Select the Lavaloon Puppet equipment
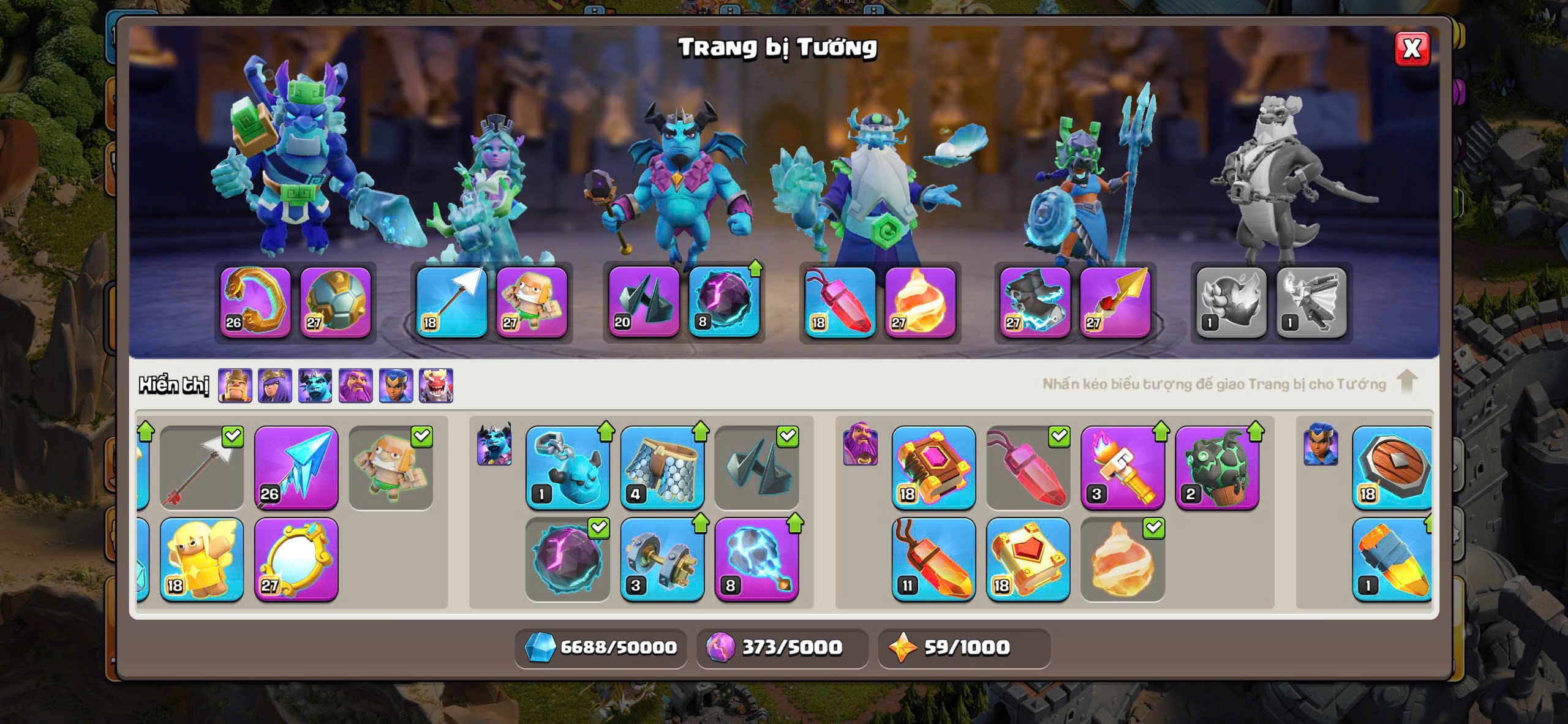 [x=1217, y=469]
